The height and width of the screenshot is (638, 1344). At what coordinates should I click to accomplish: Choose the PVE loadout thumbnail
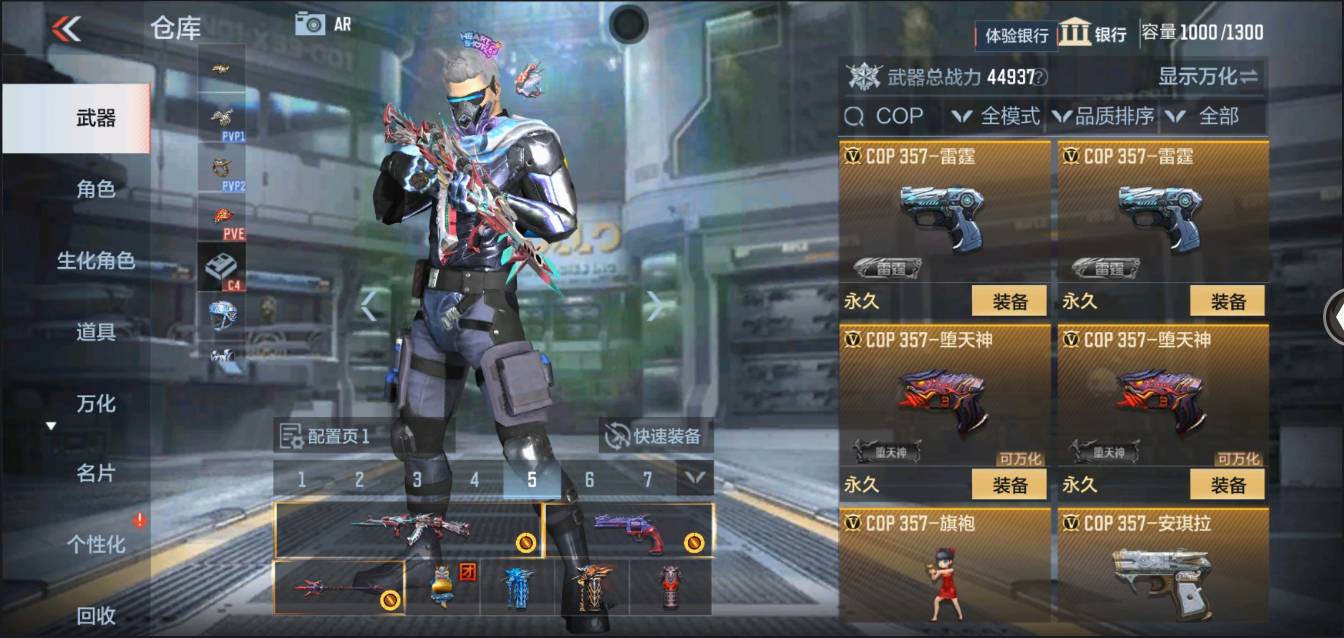pyautogui.click(x=222, y=220)
